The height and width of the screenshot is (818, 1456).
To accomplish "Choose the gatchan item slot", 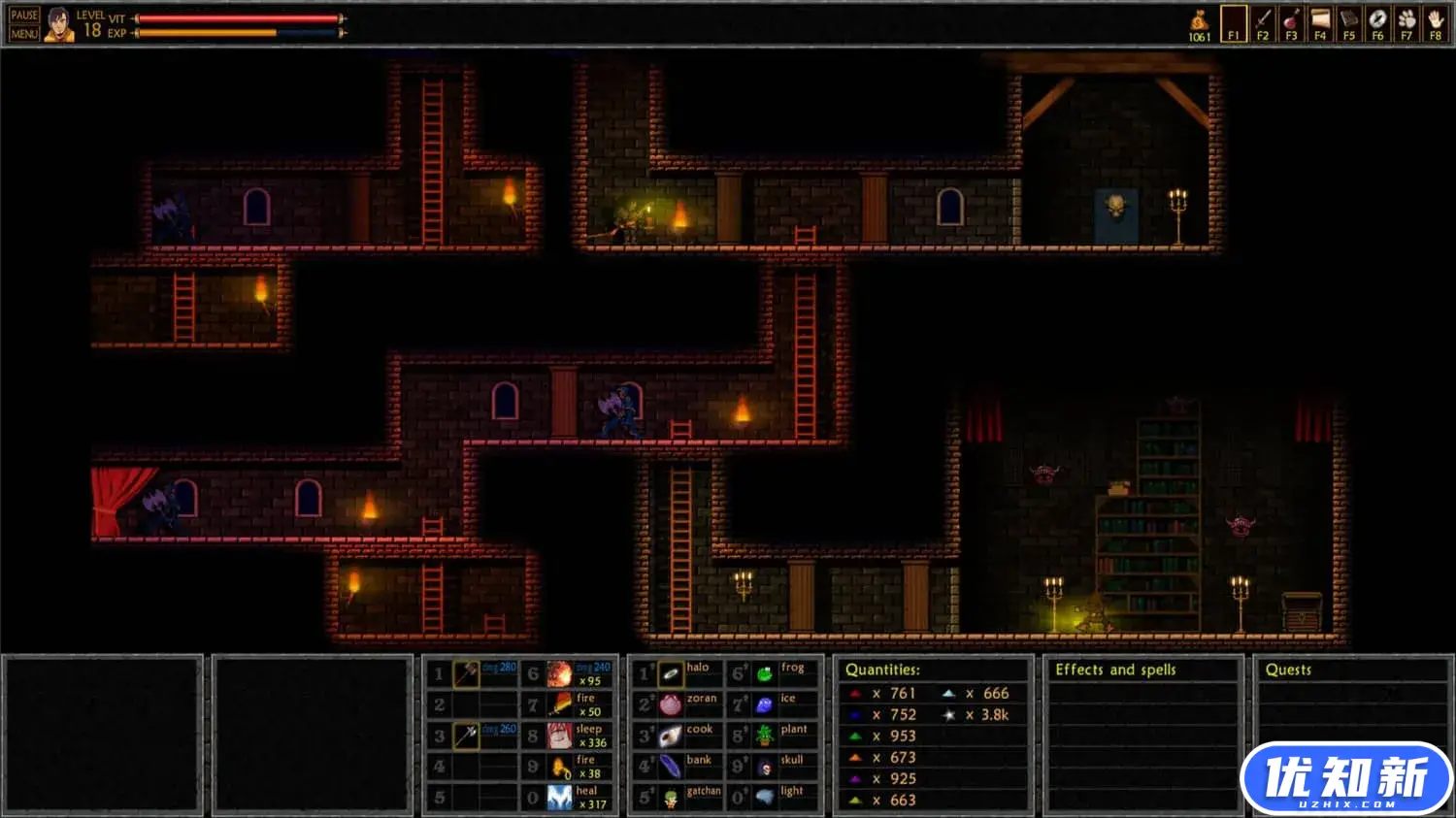I will tap(671, 798).
